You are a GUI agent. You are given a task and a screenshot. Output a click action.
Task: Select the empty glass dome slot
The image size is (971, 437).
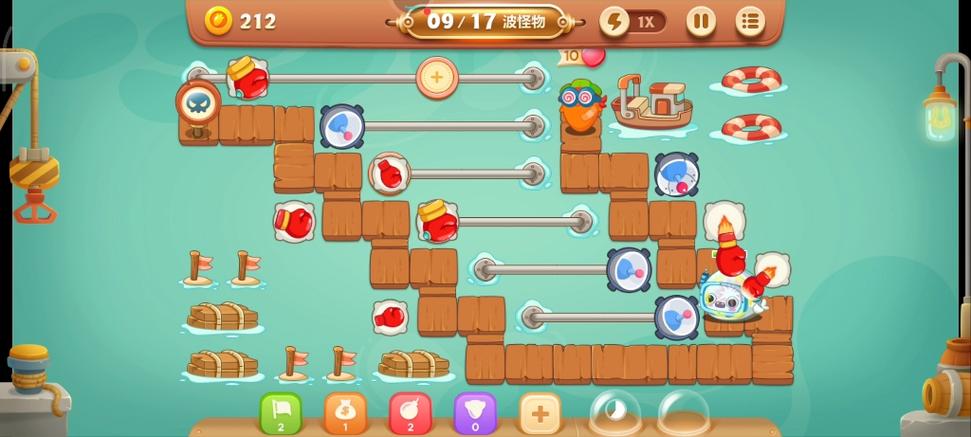[685, 414]
